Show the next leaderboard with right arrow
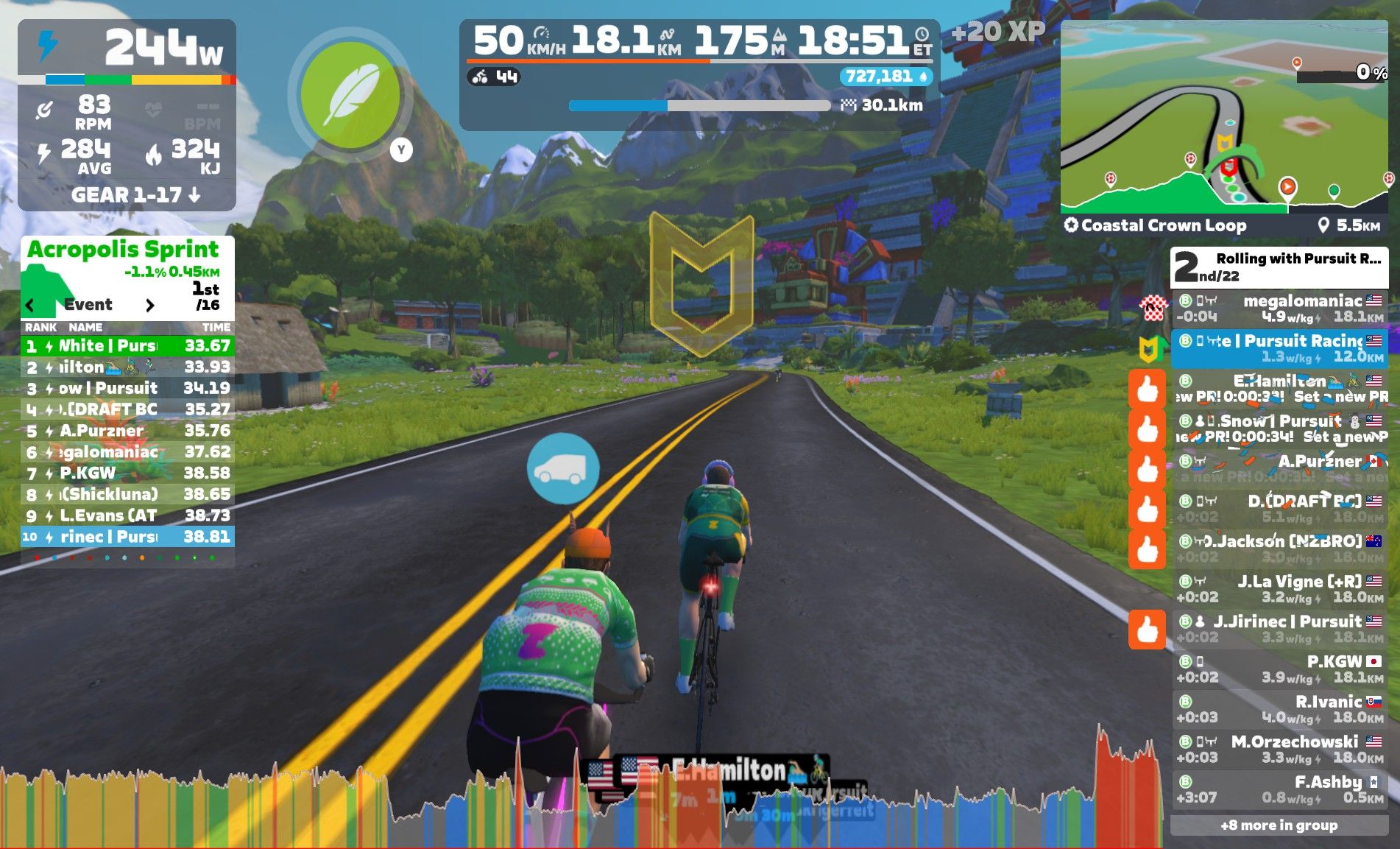 point(150,305)
